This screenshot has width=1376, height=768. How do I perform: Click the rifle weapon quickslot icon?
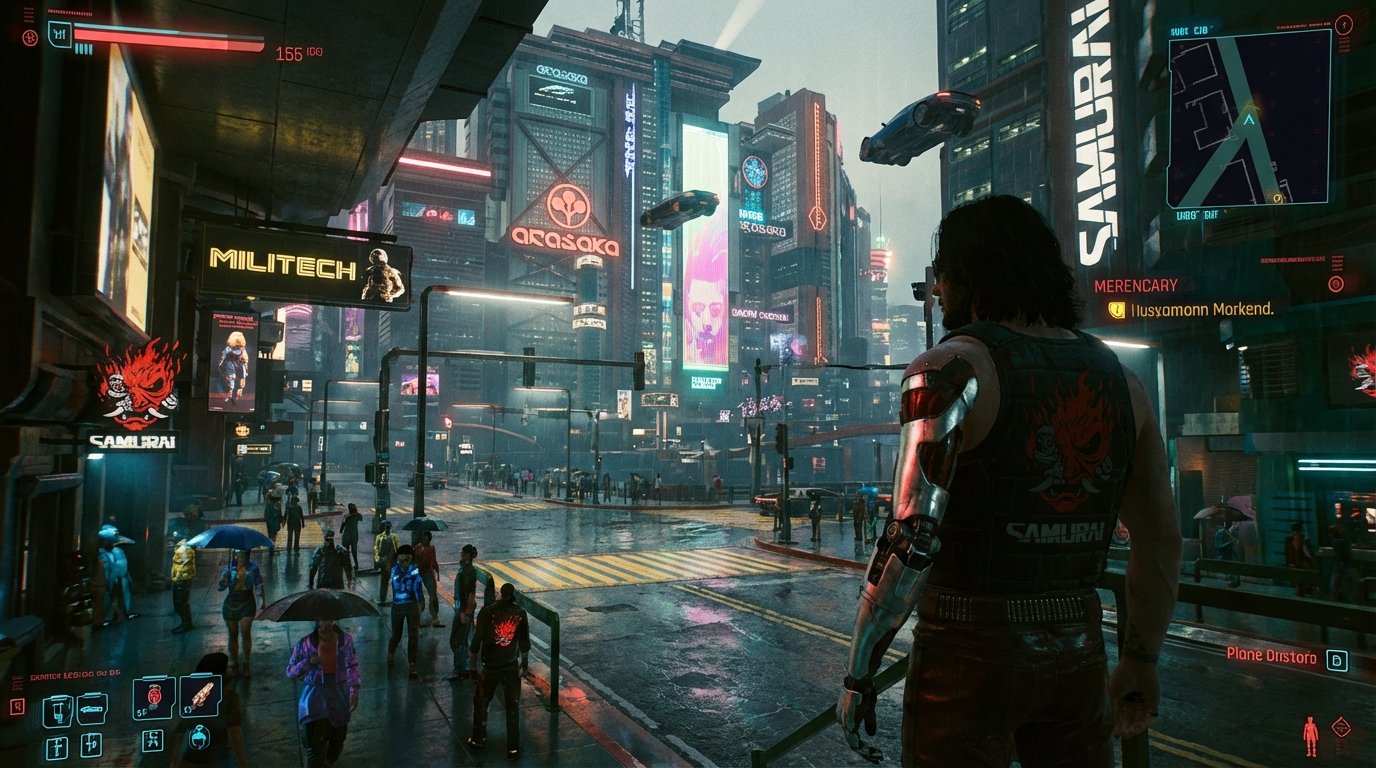(92, 708)
